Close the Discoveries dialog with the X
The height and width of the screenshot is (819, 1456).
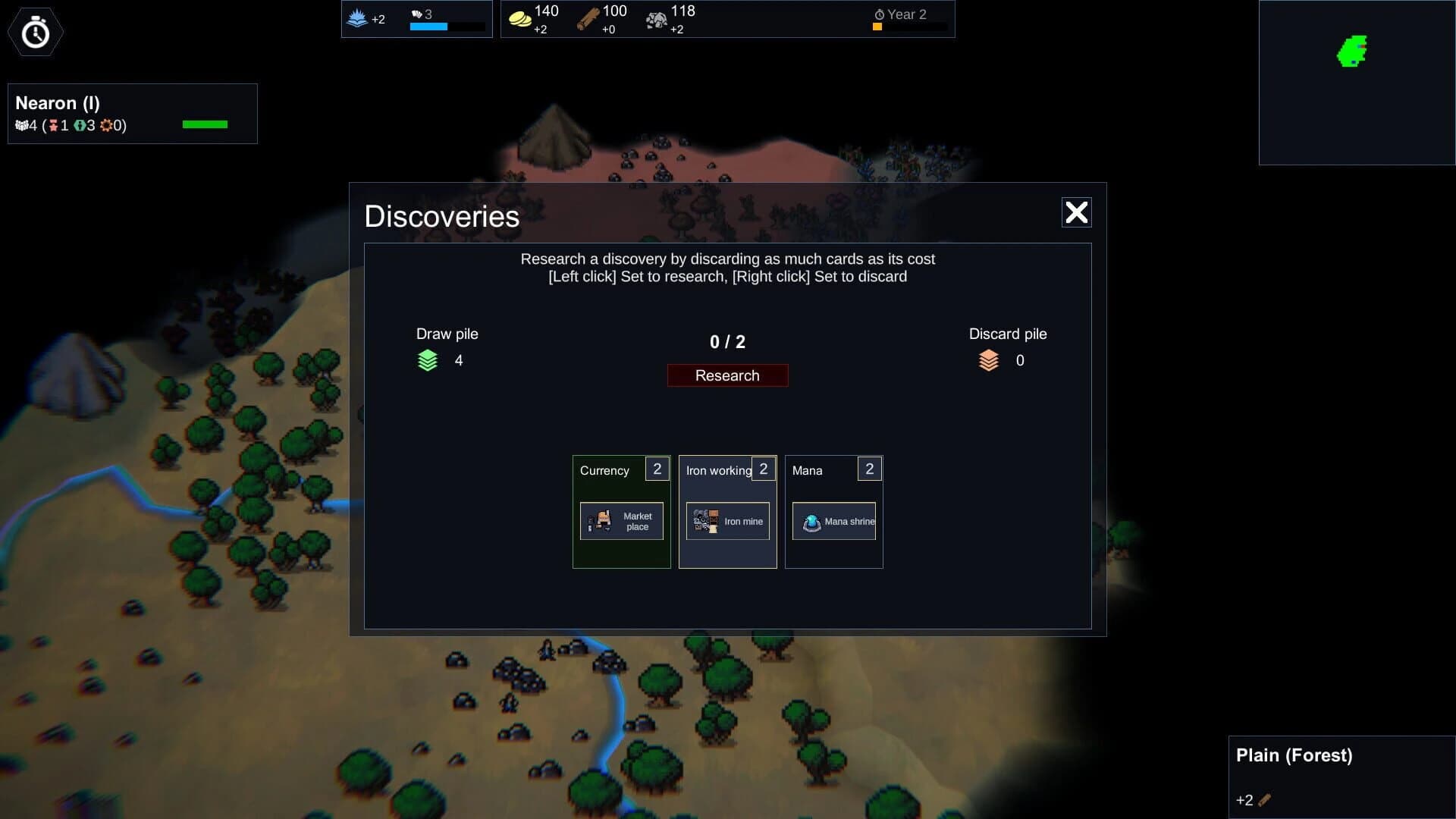click(x=1077, y=213)
